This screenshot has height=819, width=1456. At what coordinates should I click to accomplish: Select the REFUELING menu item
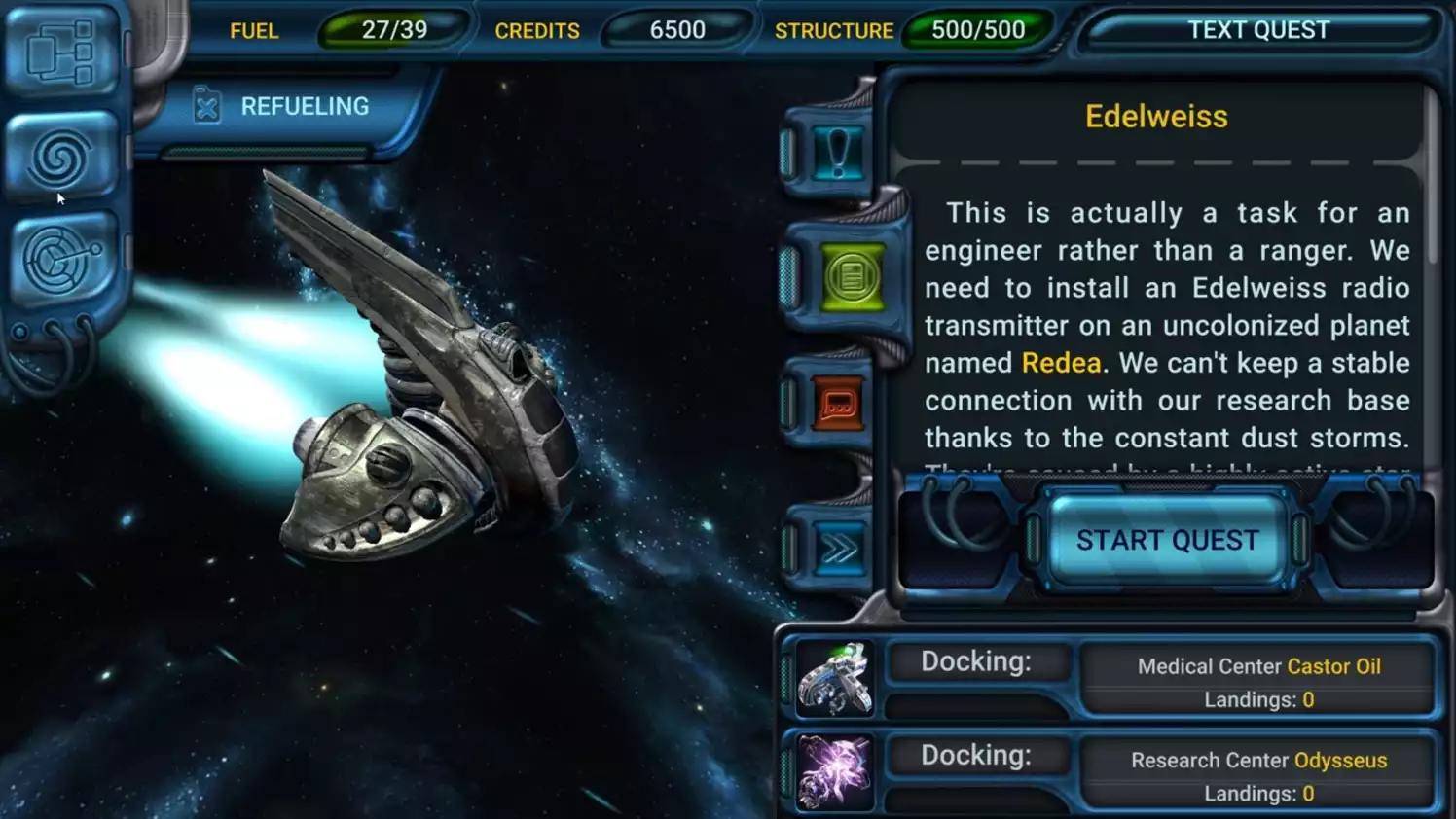[305, 105]
